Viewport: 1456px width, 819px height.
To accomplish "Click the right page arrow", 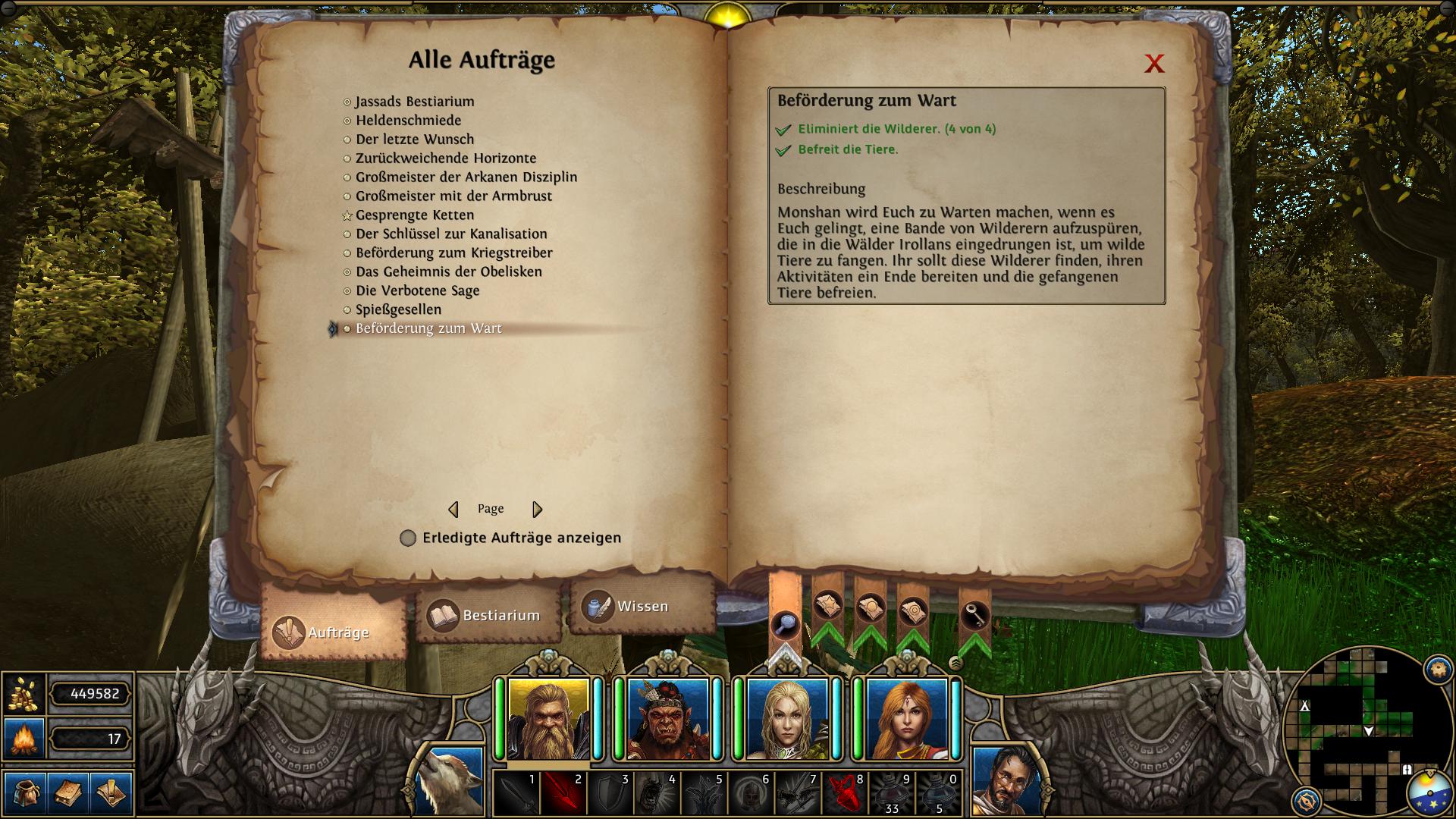I will [538, 509].
